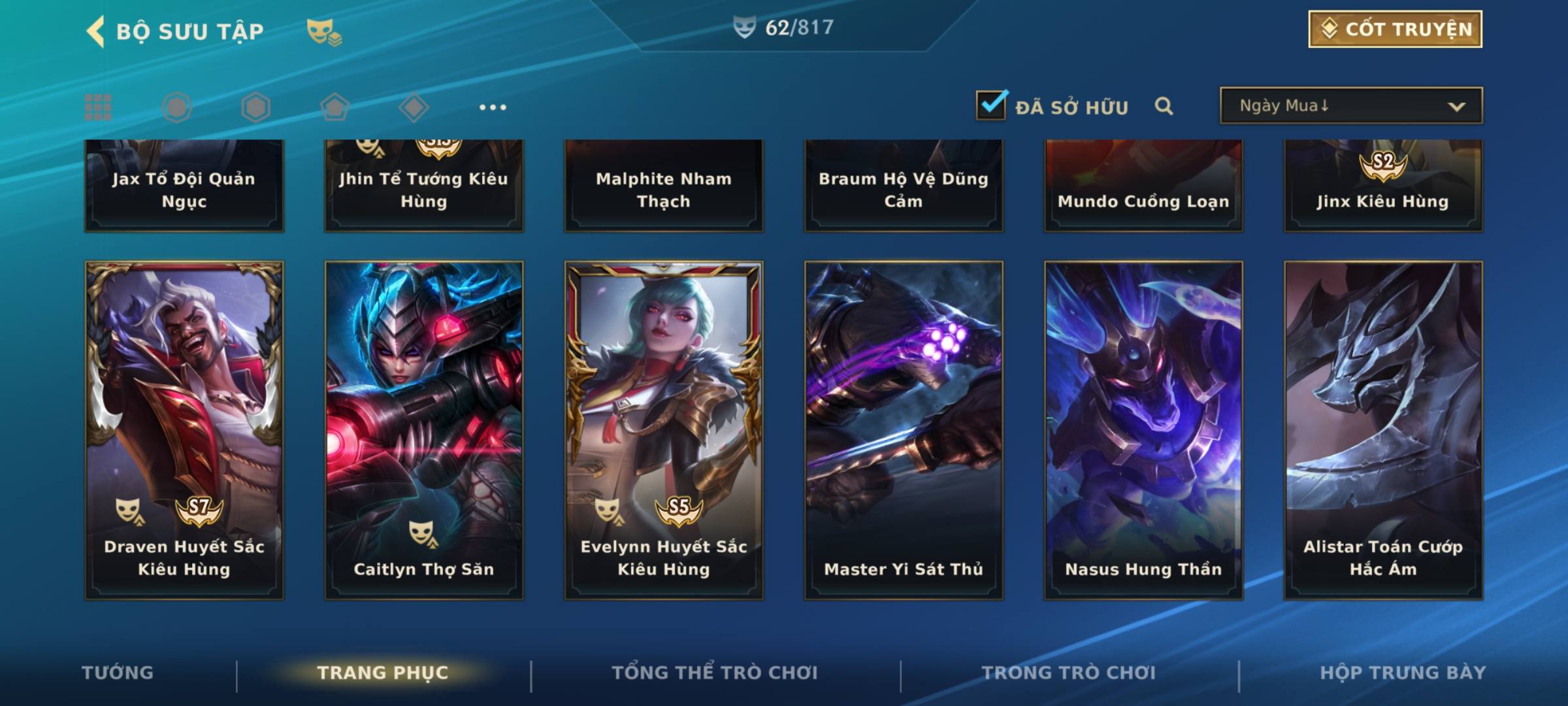Open Evelynn Huyết Sắc Kiêu Hùng skin
This screenshot has height=706, width=1568.
[x=664, y=430]
